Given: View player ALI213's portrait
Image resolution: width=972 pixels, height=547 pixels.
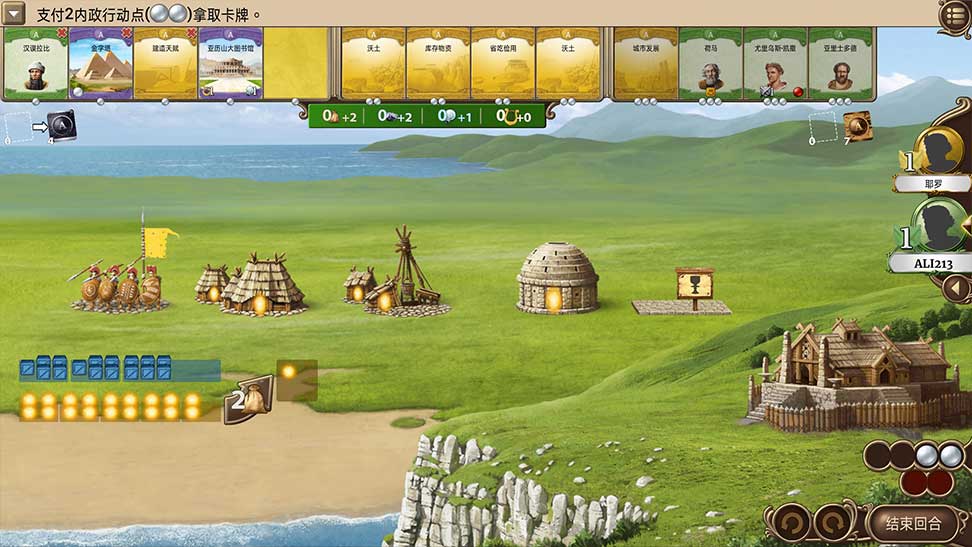Looking at the screenshot, I should point(940,225).
